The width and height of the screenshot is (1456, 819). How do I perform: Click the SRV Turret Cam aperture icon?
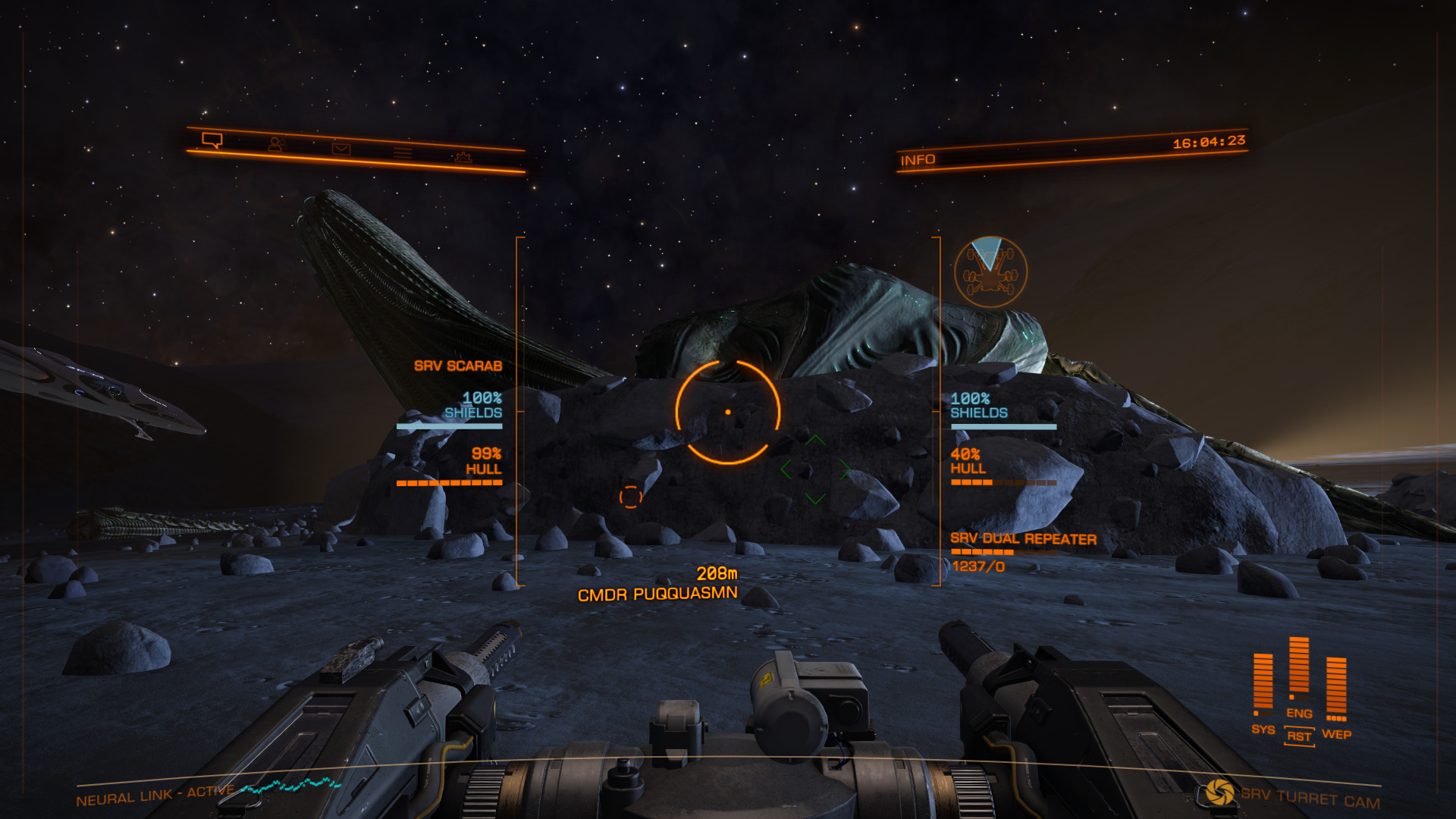[1219, 792]
